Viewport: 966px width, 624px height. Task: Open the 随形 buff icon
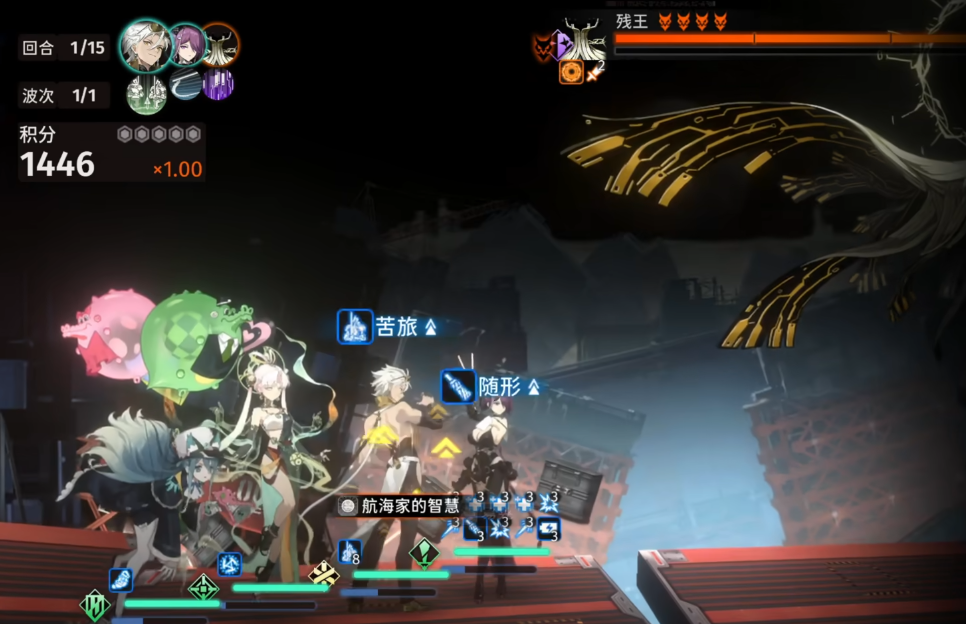(459, 387)
